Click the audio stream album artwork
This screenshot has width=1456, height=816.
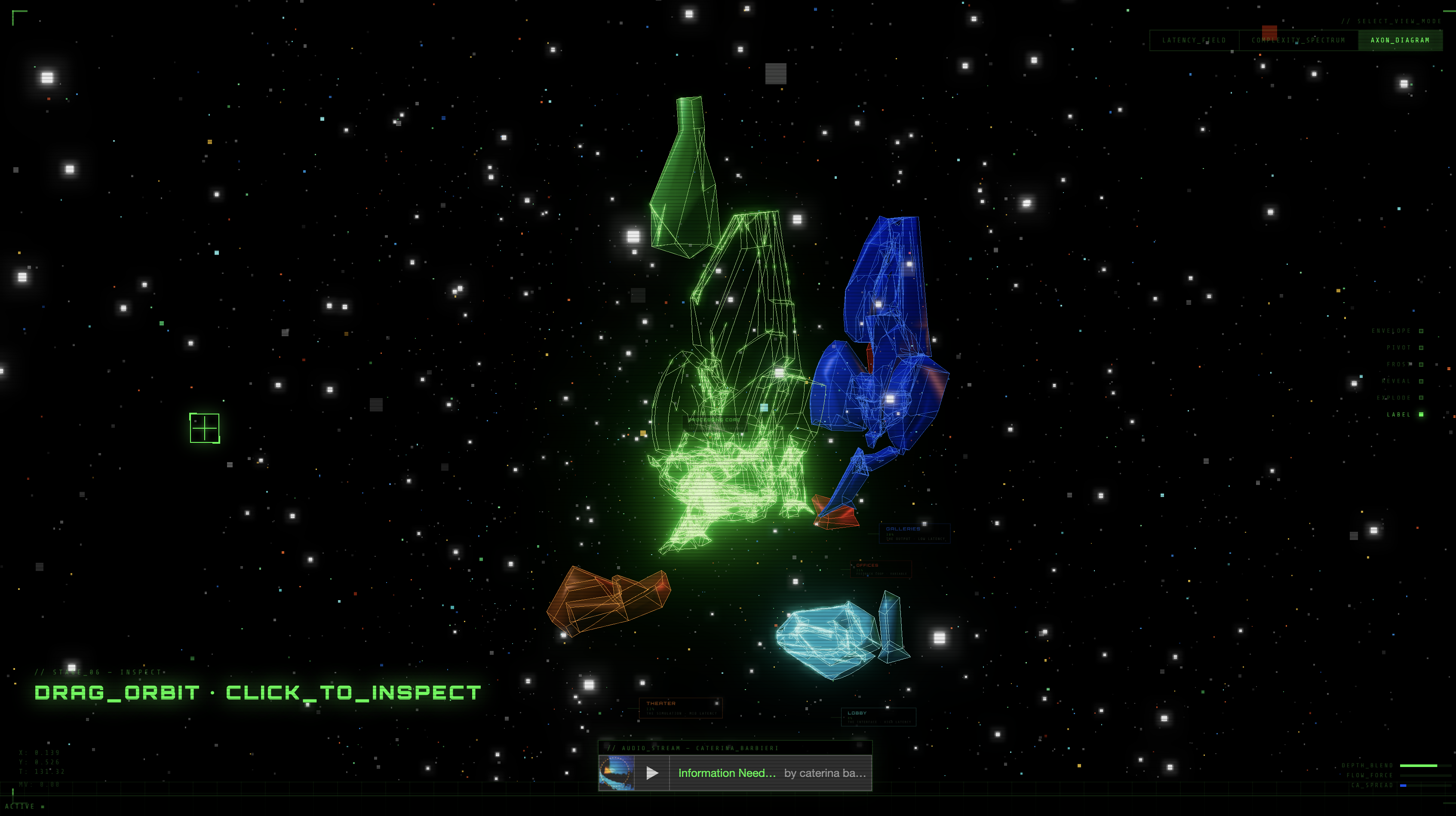[x=616, y=773]
